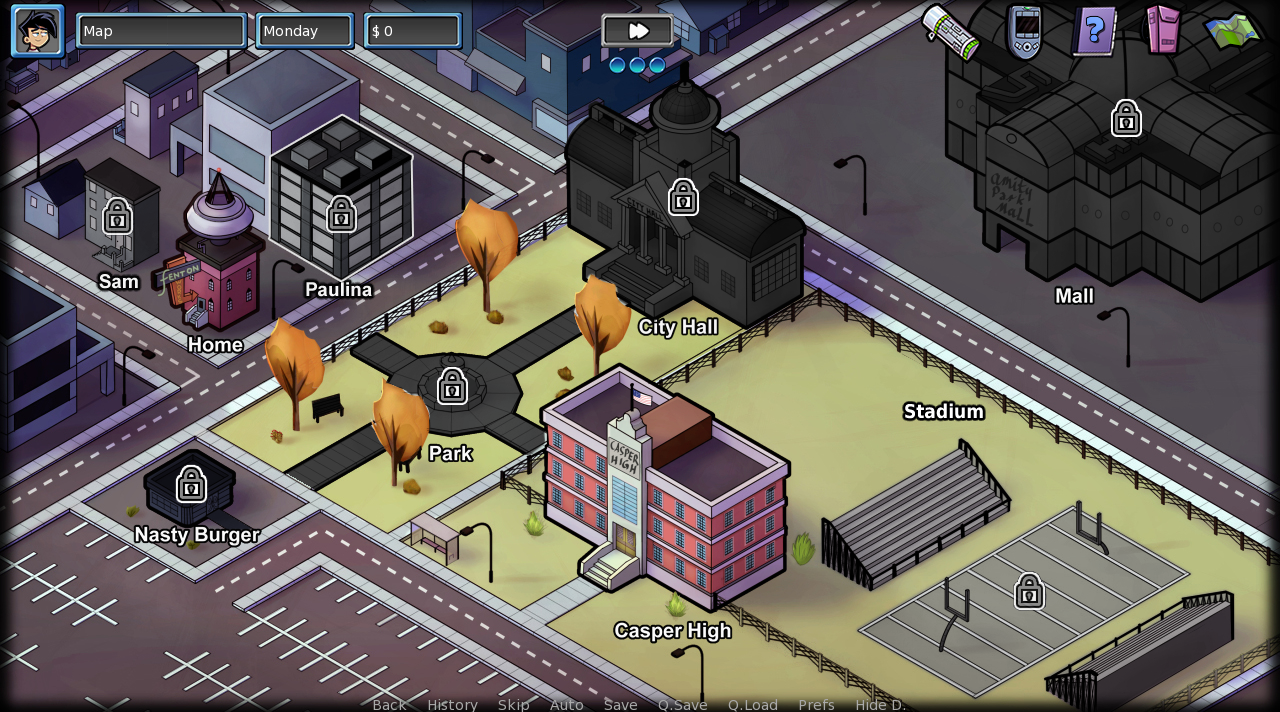Toggle Skip mode
1280x712 pixels.
[514, 704]
